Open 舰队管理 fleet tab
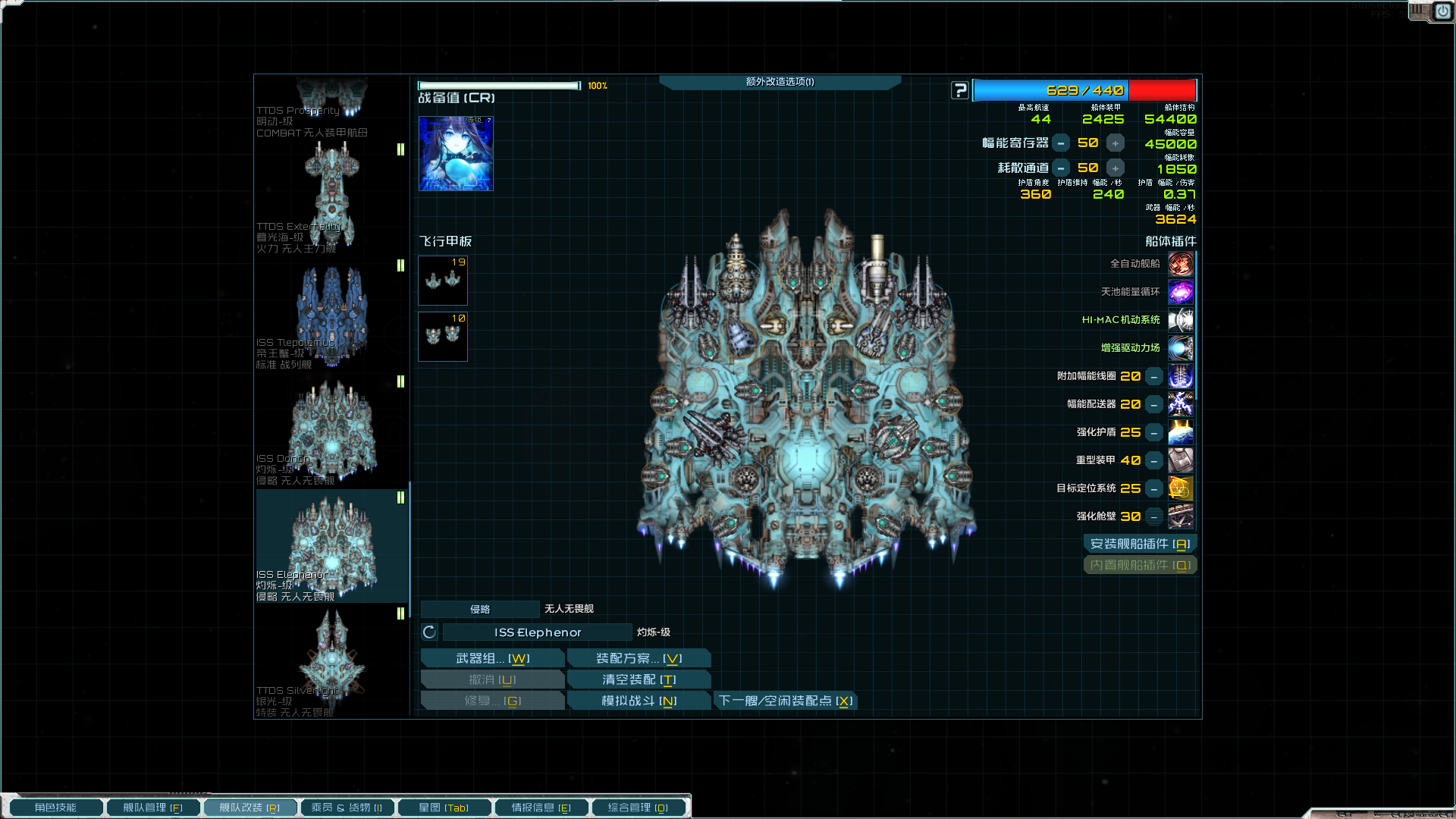The image size is (1456, 819). (152, 808)
